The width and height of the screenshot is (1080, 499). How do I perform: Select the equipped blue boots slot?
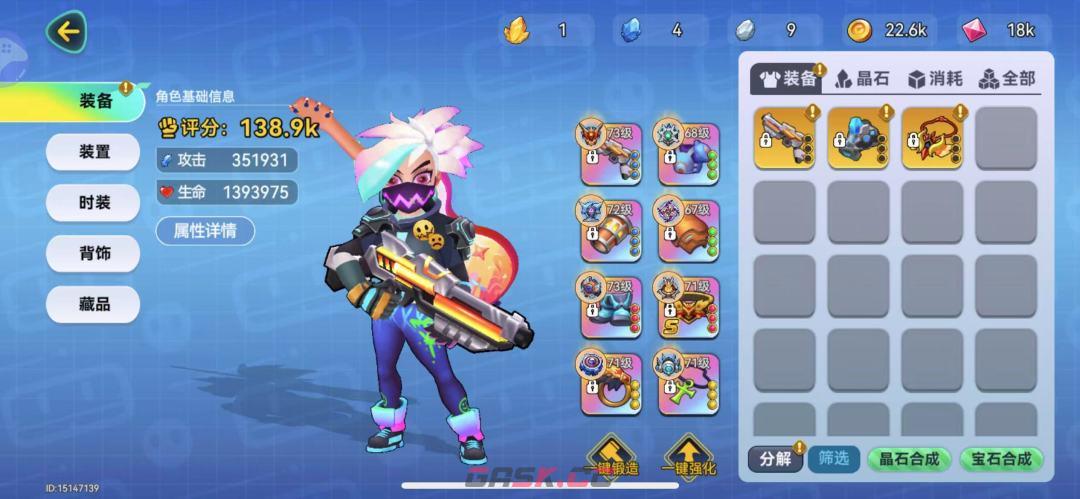(606, 307)
